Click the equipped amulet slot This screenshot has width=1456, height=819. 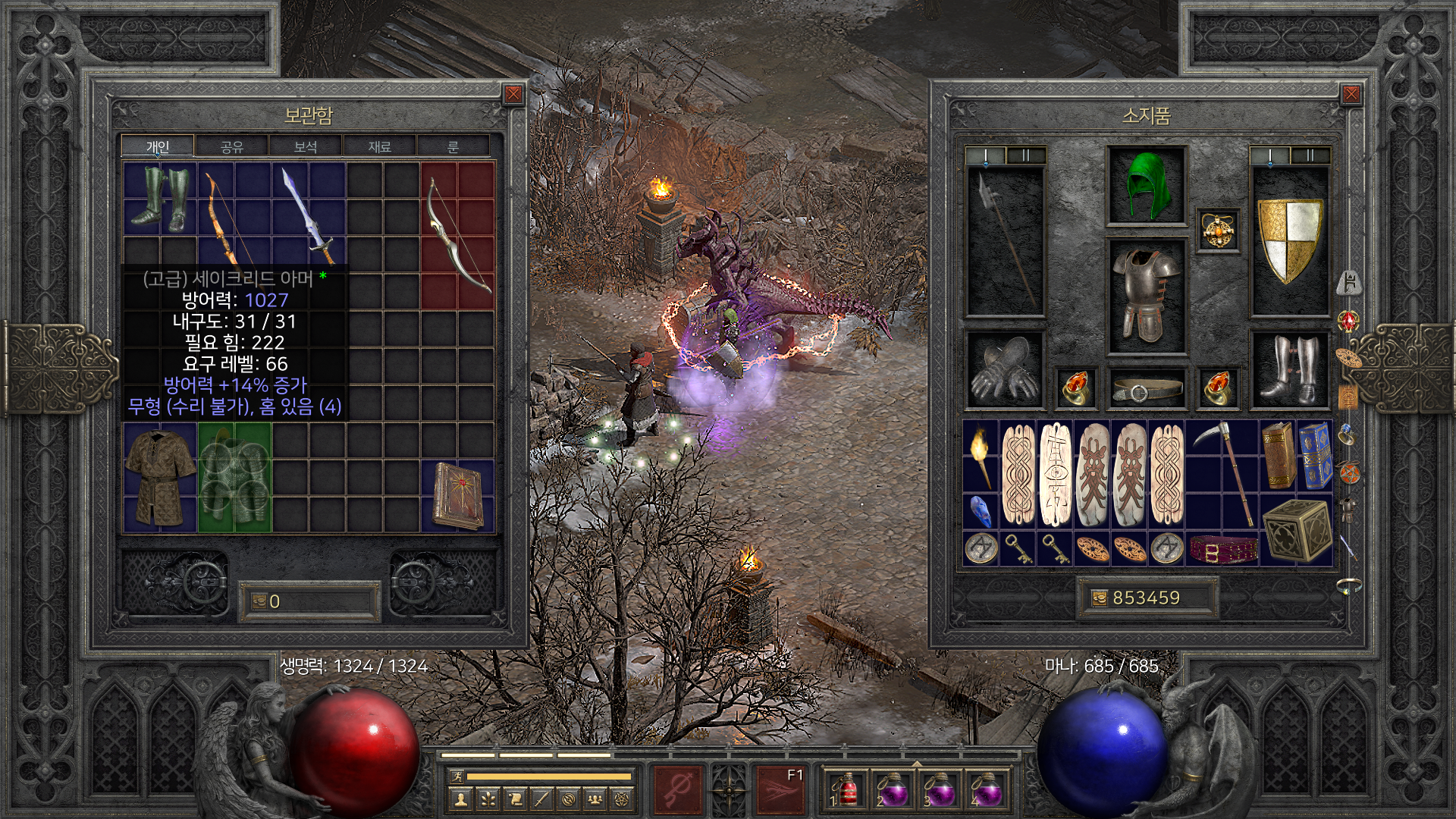point(1219,229)
